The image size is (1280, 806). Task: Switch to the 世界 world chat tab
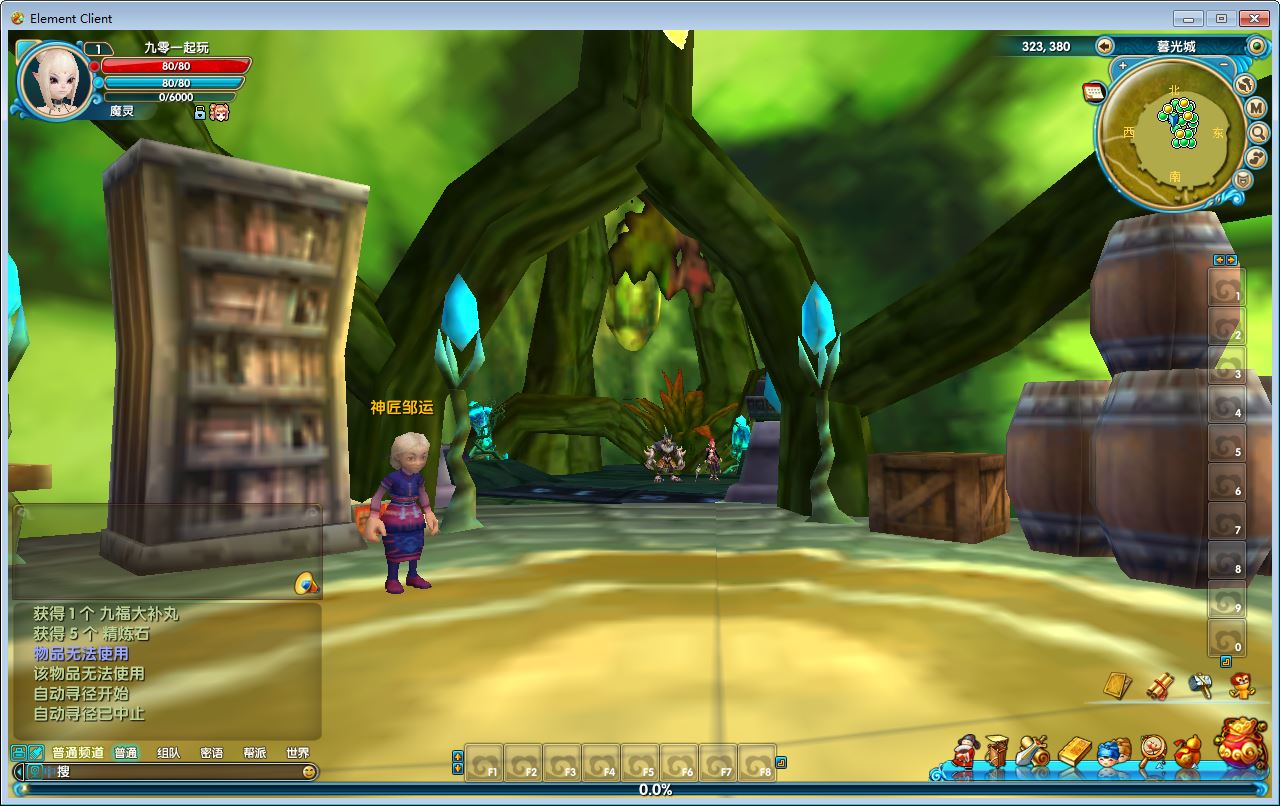[x=298, y=753]
